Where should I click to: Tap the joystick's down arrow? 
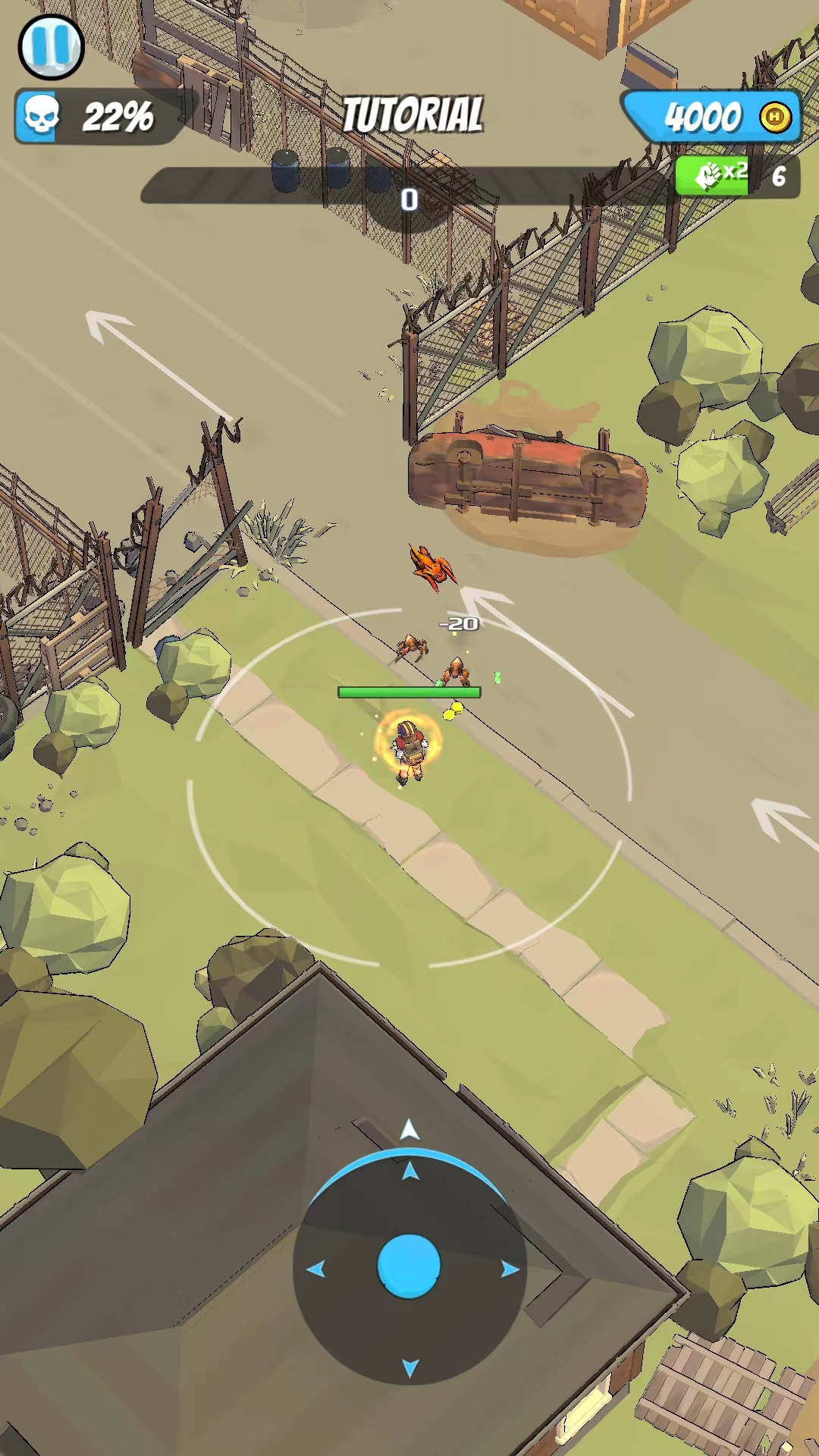410,1367
